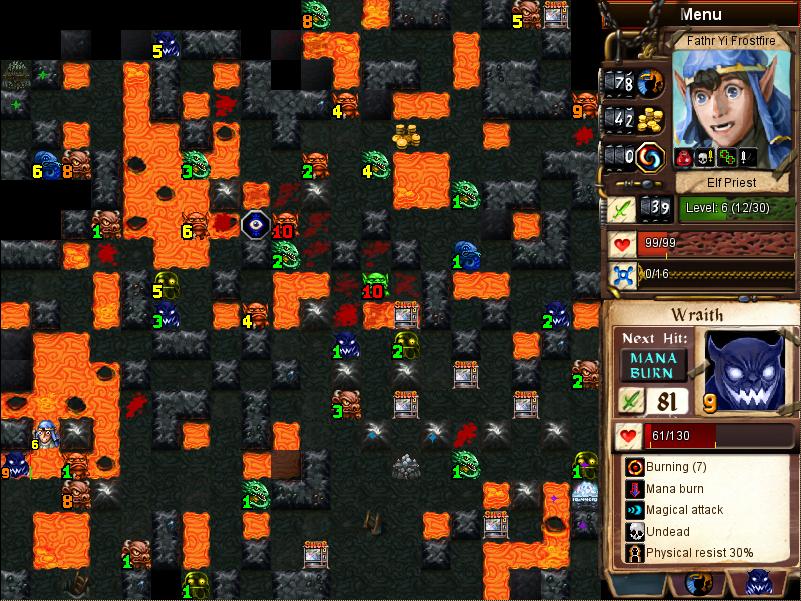Select the gold coins pile icon
Viewport: 801px width, 601px height.
pos(652,120)
